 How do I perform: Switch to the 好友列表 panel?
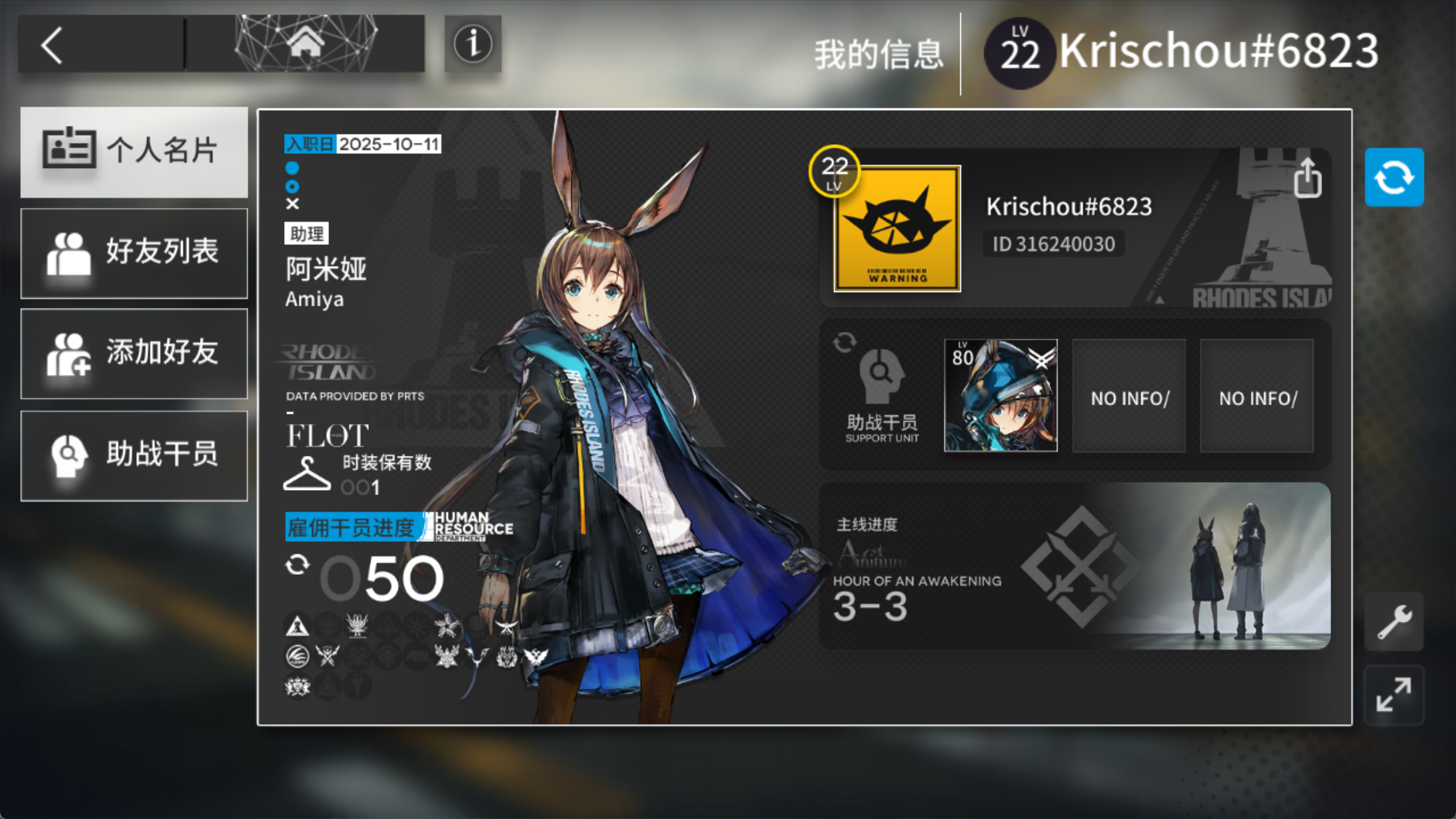pos(134,253)
